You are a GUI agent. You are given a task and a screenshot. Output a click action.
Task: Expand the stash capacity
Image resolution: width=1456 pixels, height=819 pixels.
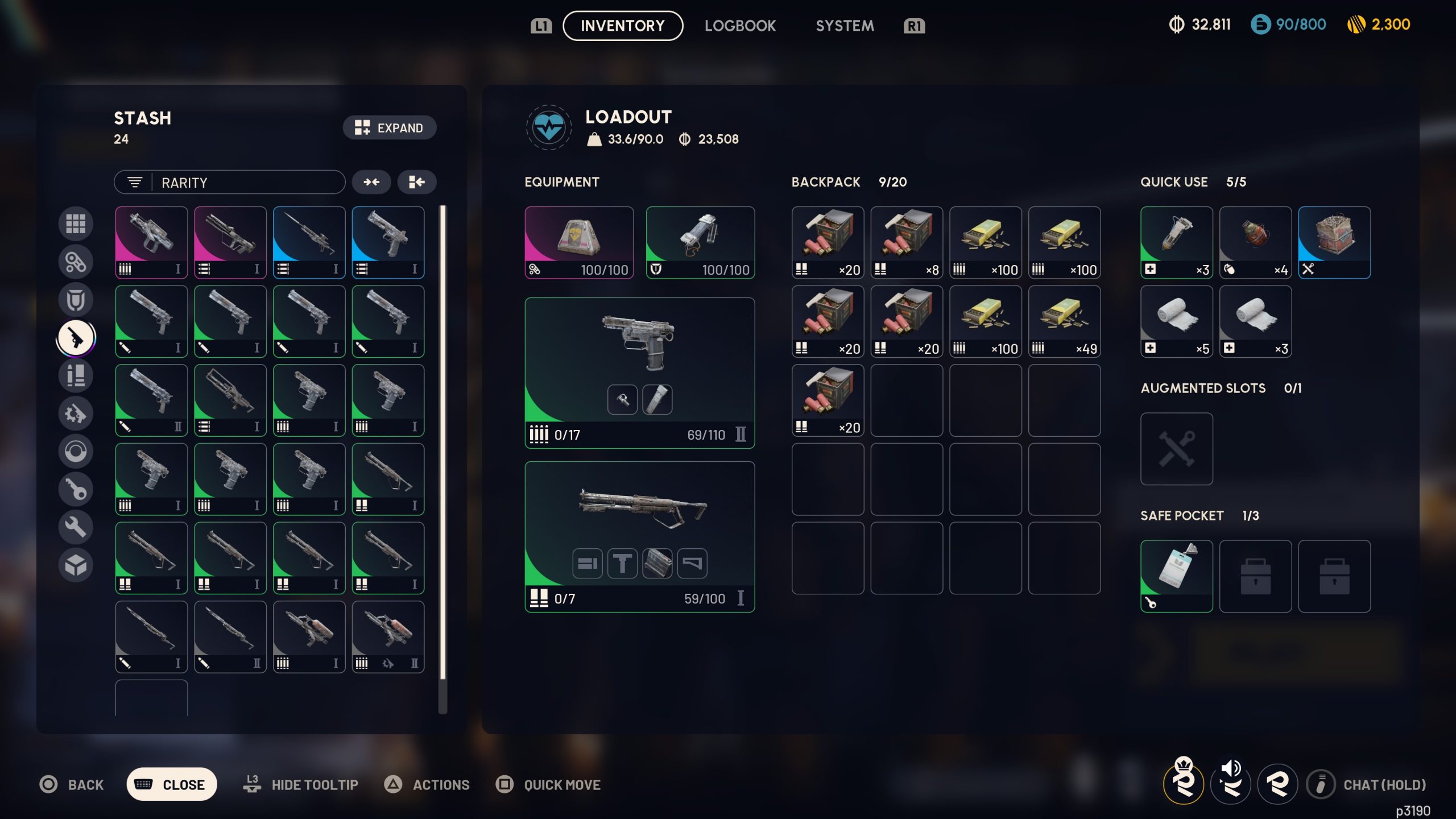click(390, 127)
